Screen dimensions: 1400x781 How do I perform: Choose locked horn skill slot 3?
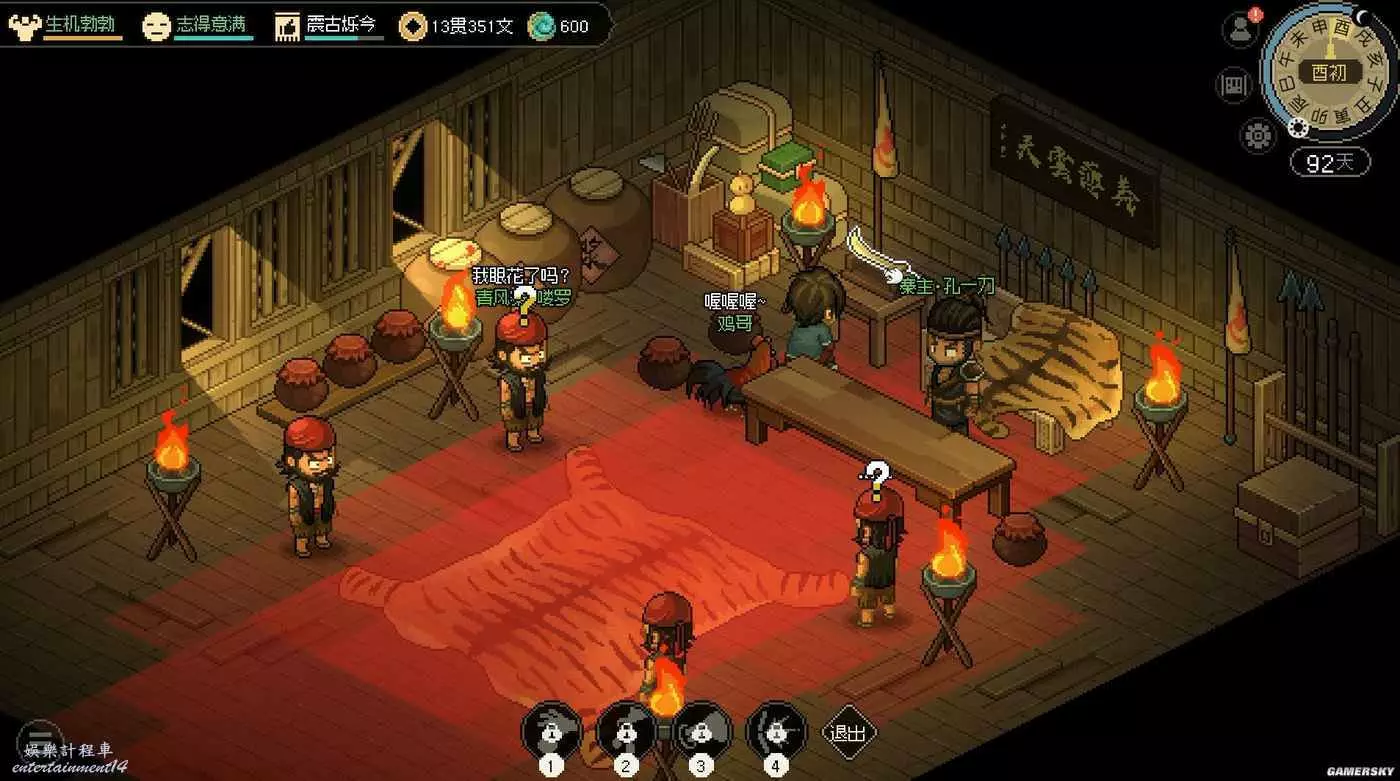(702, 732)
